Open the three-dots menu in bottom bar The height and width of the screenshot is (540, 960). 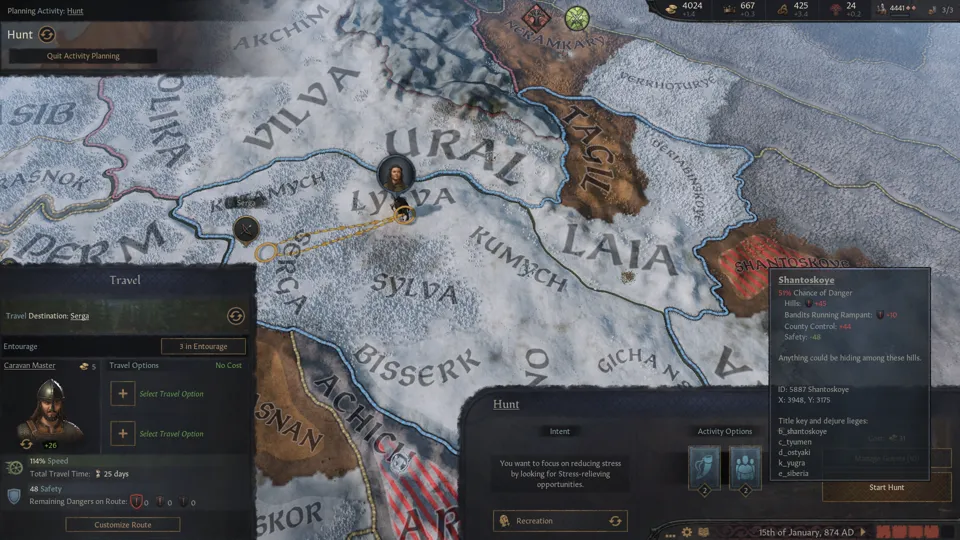coord(670,532)
